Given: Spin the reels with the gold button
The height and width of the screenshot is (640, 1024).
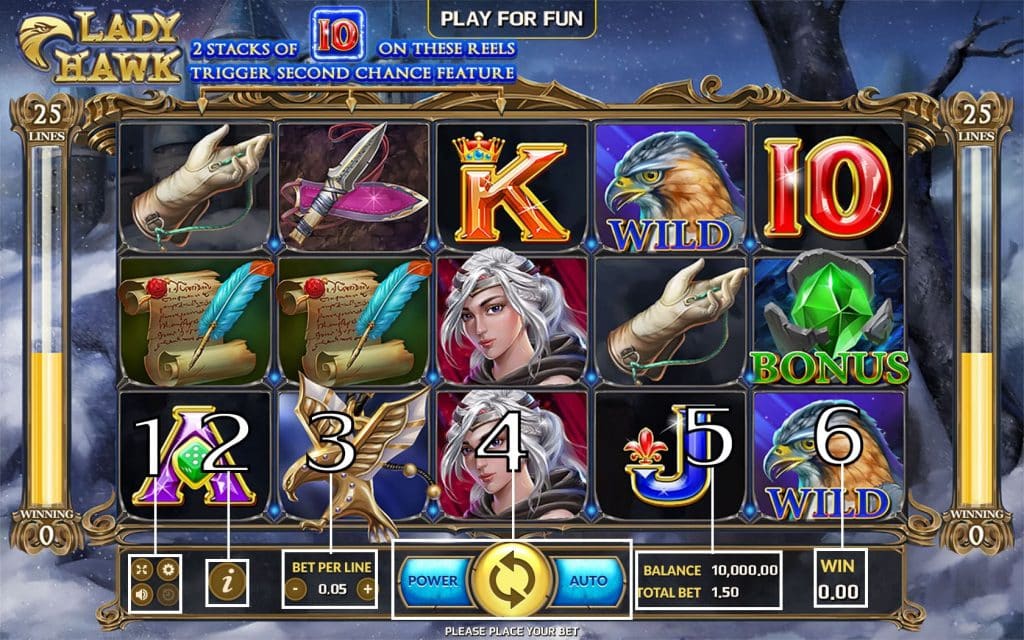Looking at the screenshot, I should coord(512,580).
